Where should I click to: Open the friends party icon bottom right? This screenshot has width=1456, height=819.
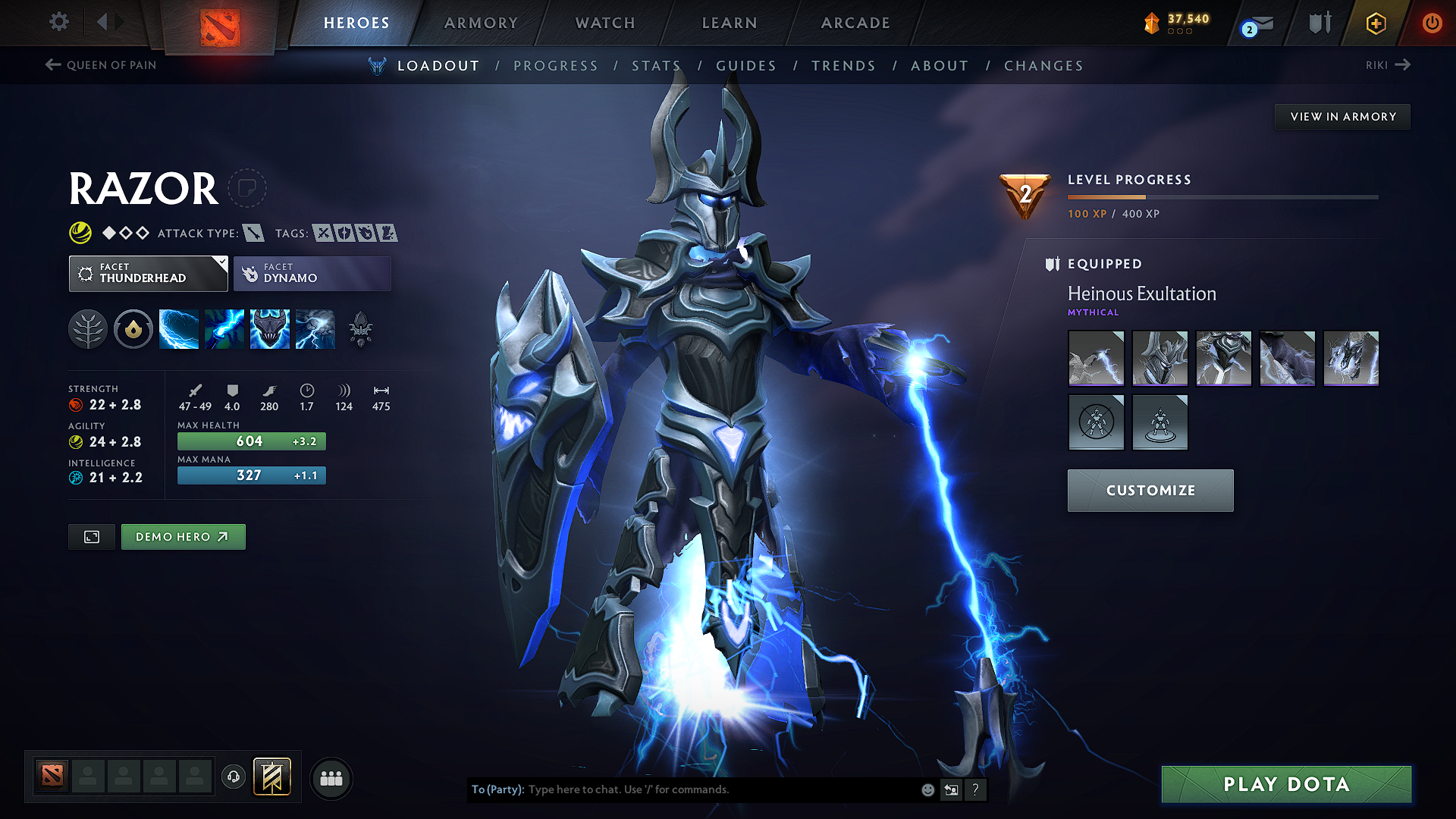click(331, 777)
